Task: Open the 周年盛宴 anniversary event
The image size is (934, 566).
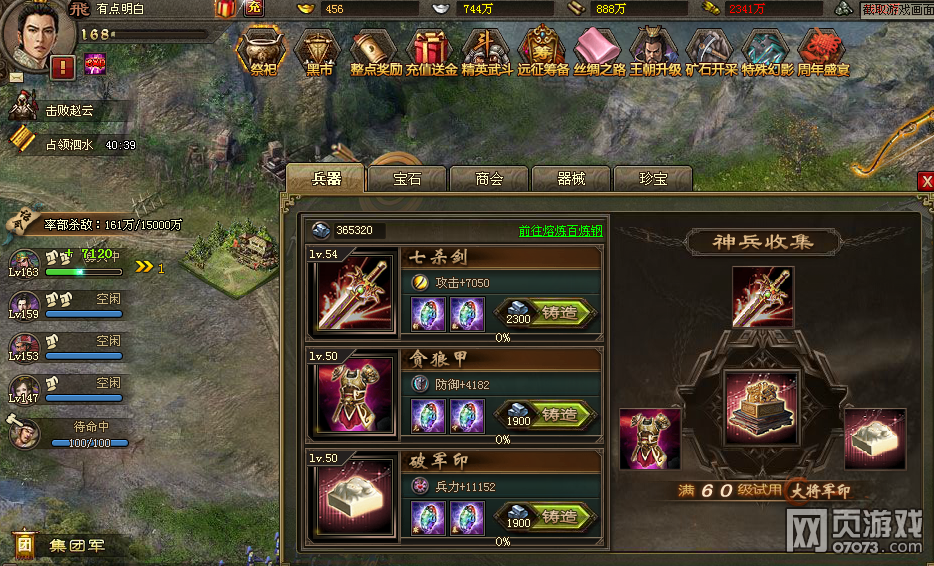Action: pos(823,51)
